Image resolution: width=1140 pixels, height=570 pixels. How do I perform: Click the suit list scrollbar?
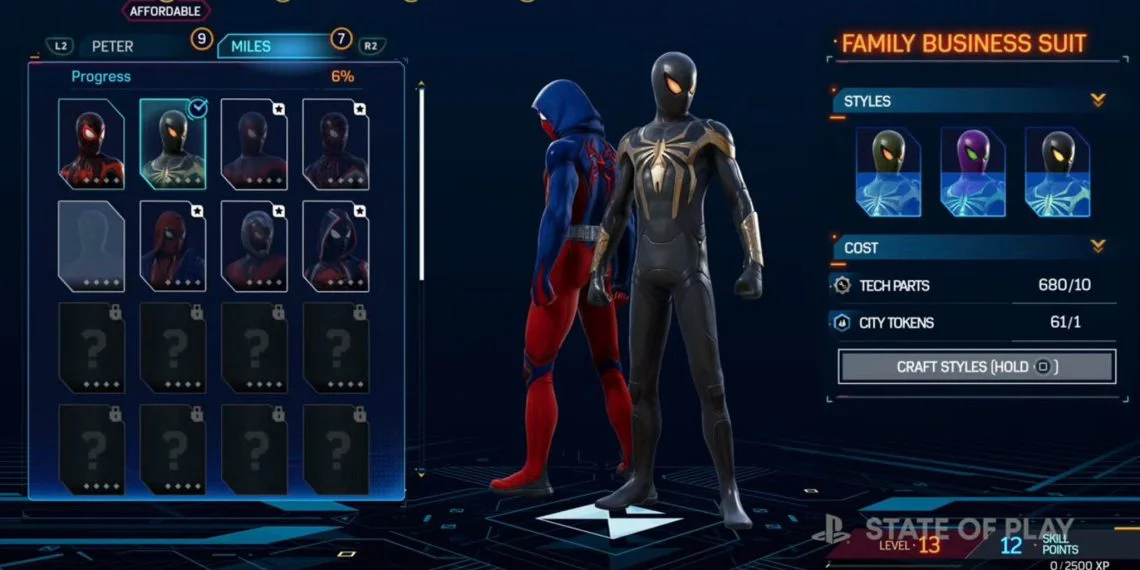[421, 180]
